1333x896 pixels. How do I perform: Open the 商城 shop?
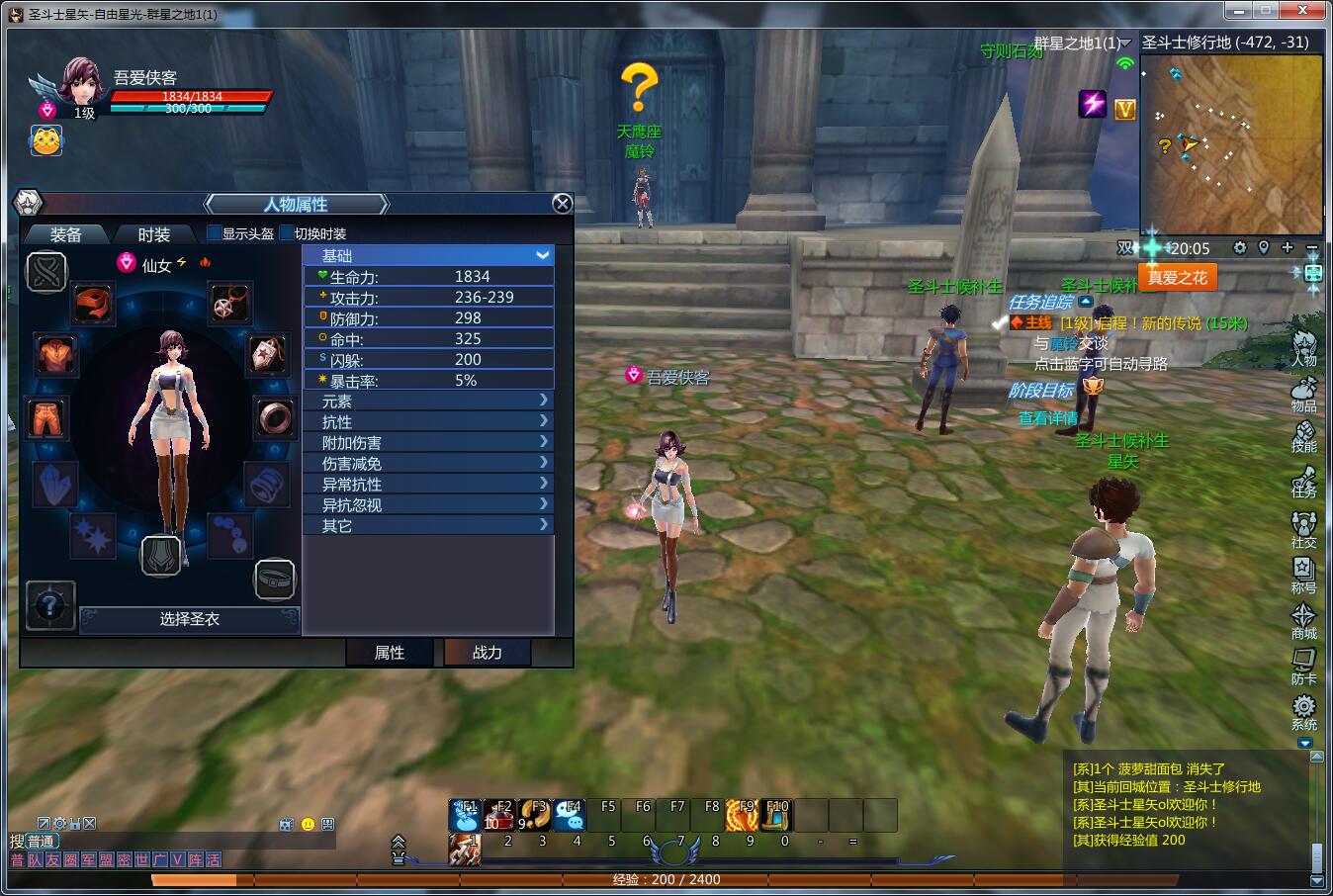(x=1303, y=621)
